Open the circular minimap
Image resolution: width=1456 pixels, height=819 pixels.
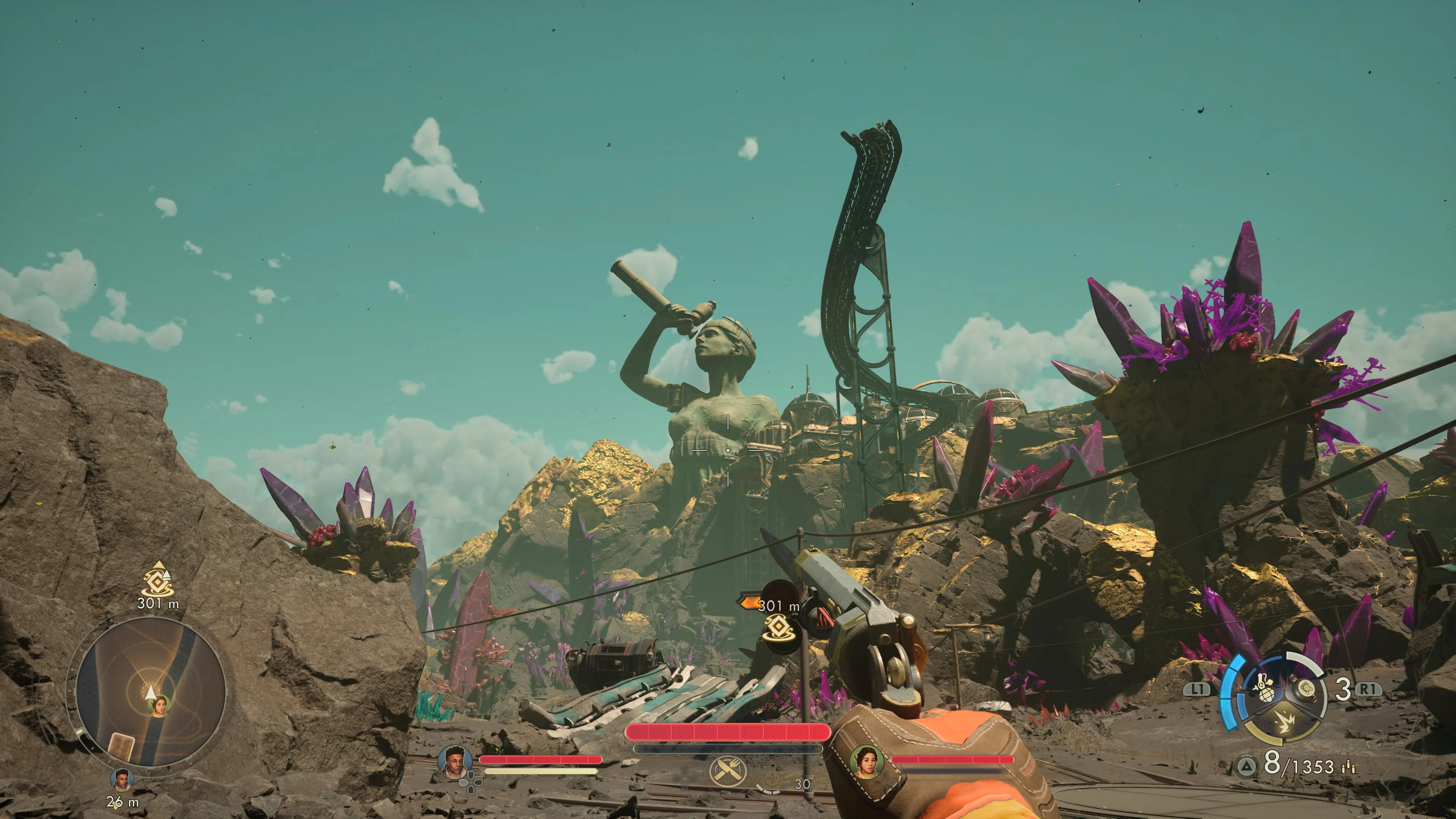pos(151,691)
